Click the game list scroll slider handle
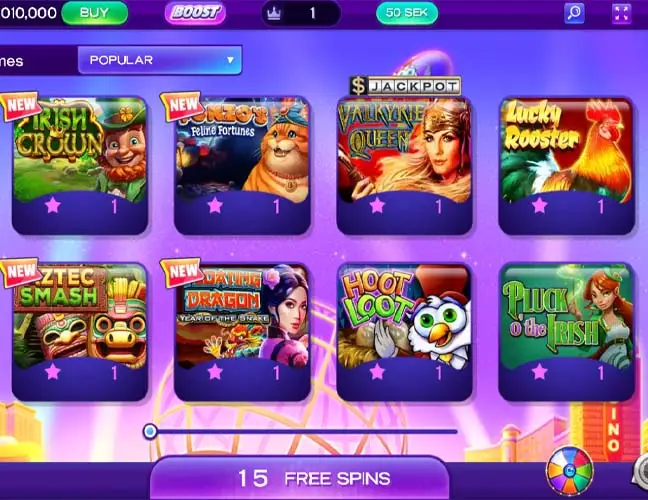 point(150,431)
